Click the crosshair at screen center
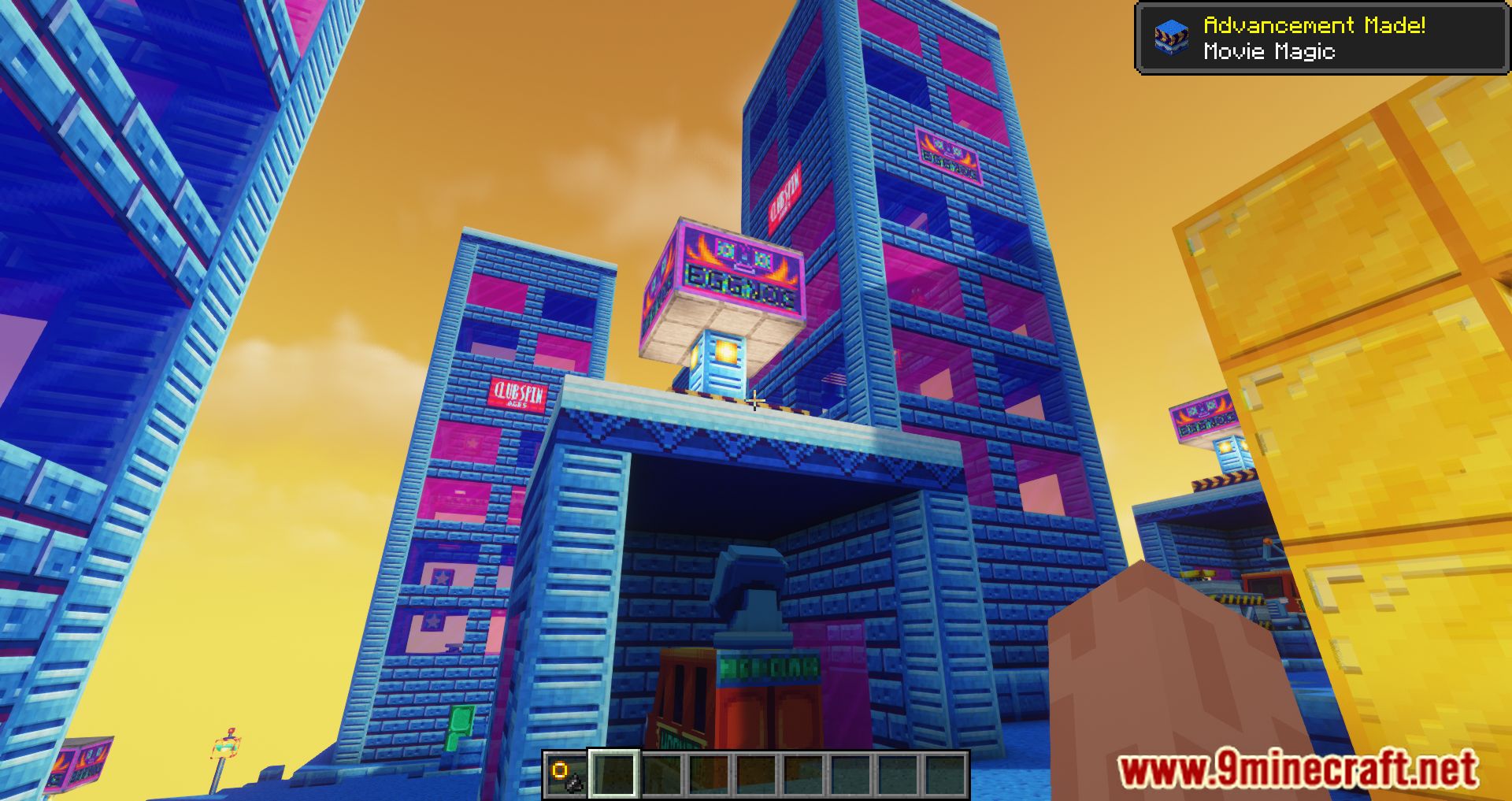 (756, 401)
